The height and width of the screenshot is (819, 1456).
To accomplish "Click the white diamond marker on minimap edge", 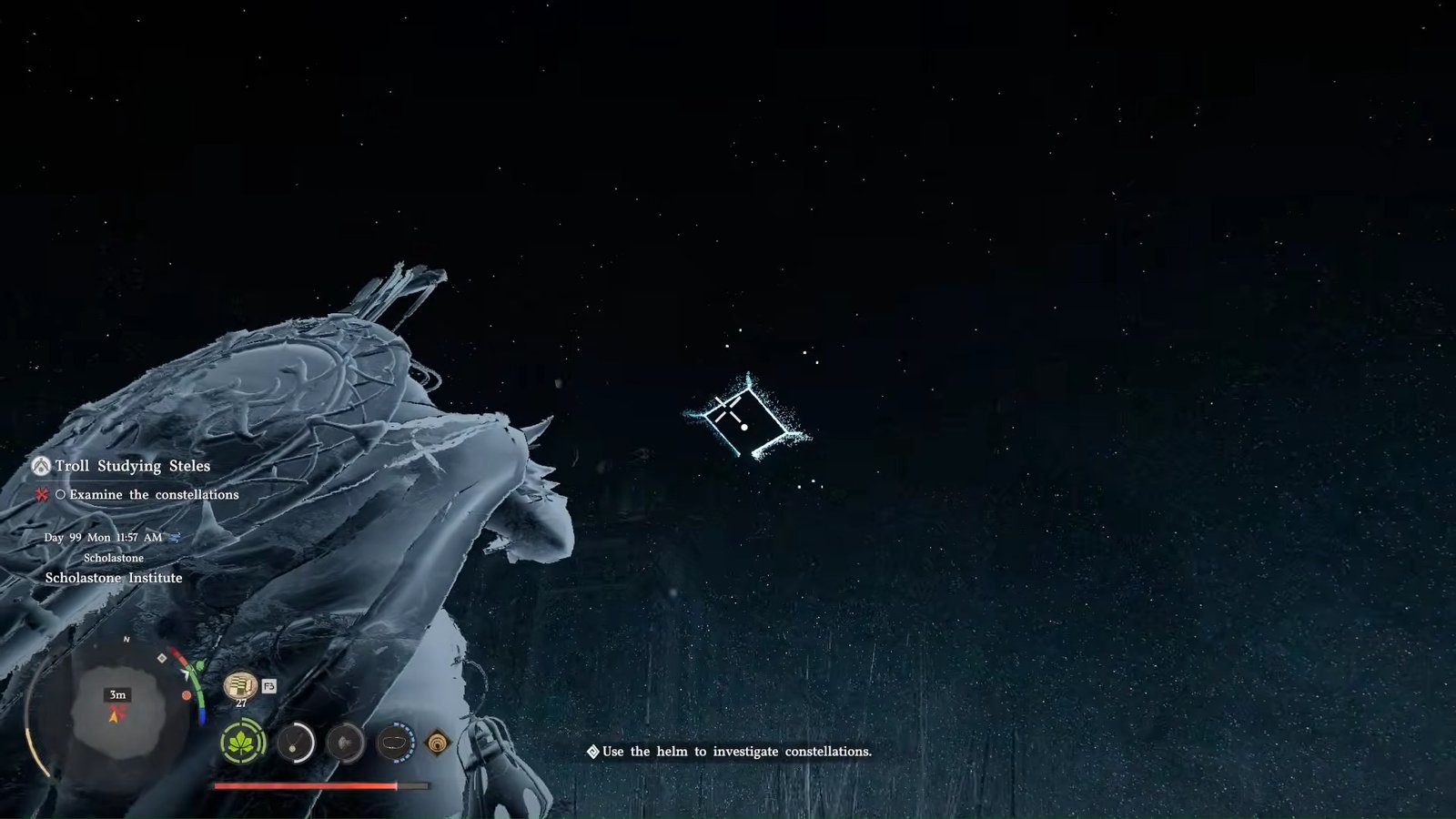I will click(162, 658).
